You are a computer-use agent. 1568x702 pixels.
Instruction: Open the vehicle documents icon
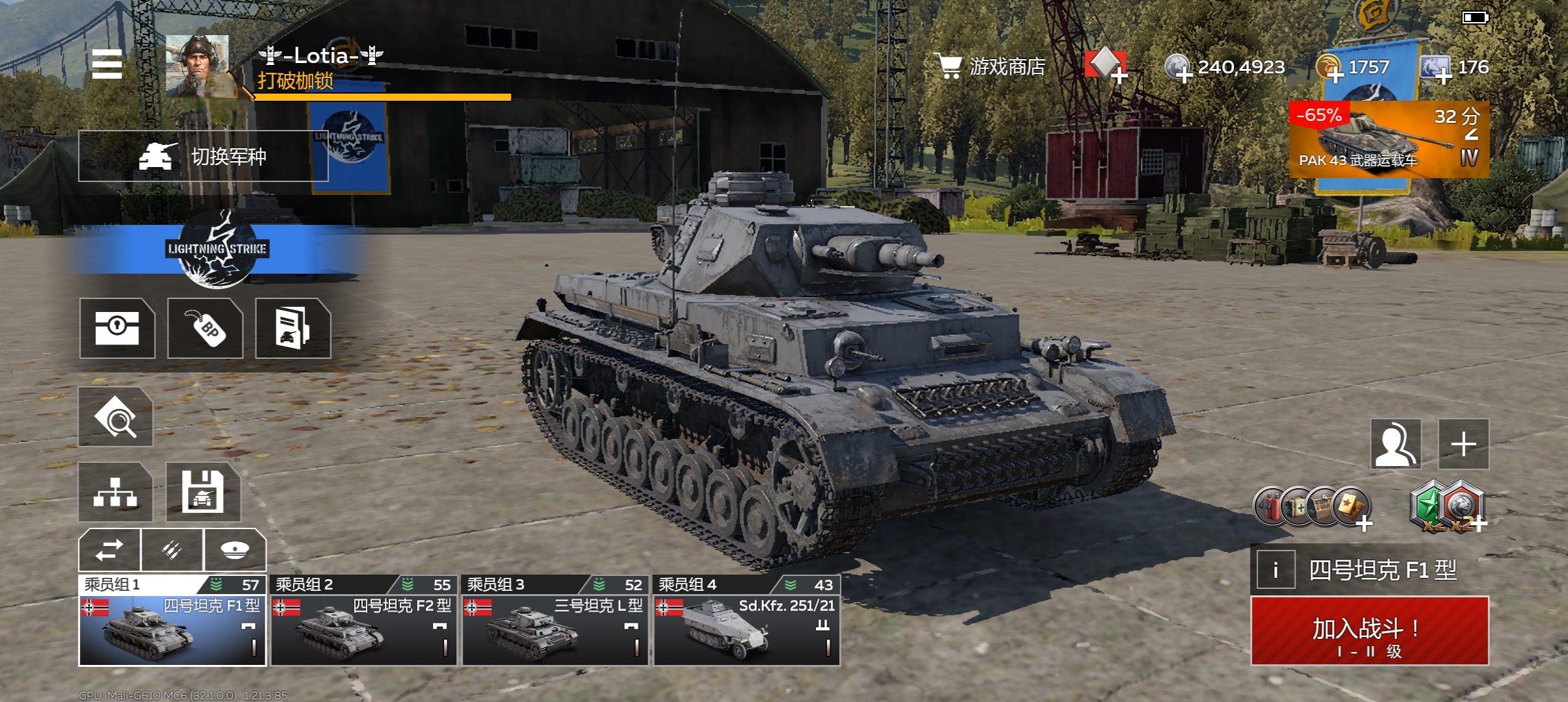coord(293,328)
